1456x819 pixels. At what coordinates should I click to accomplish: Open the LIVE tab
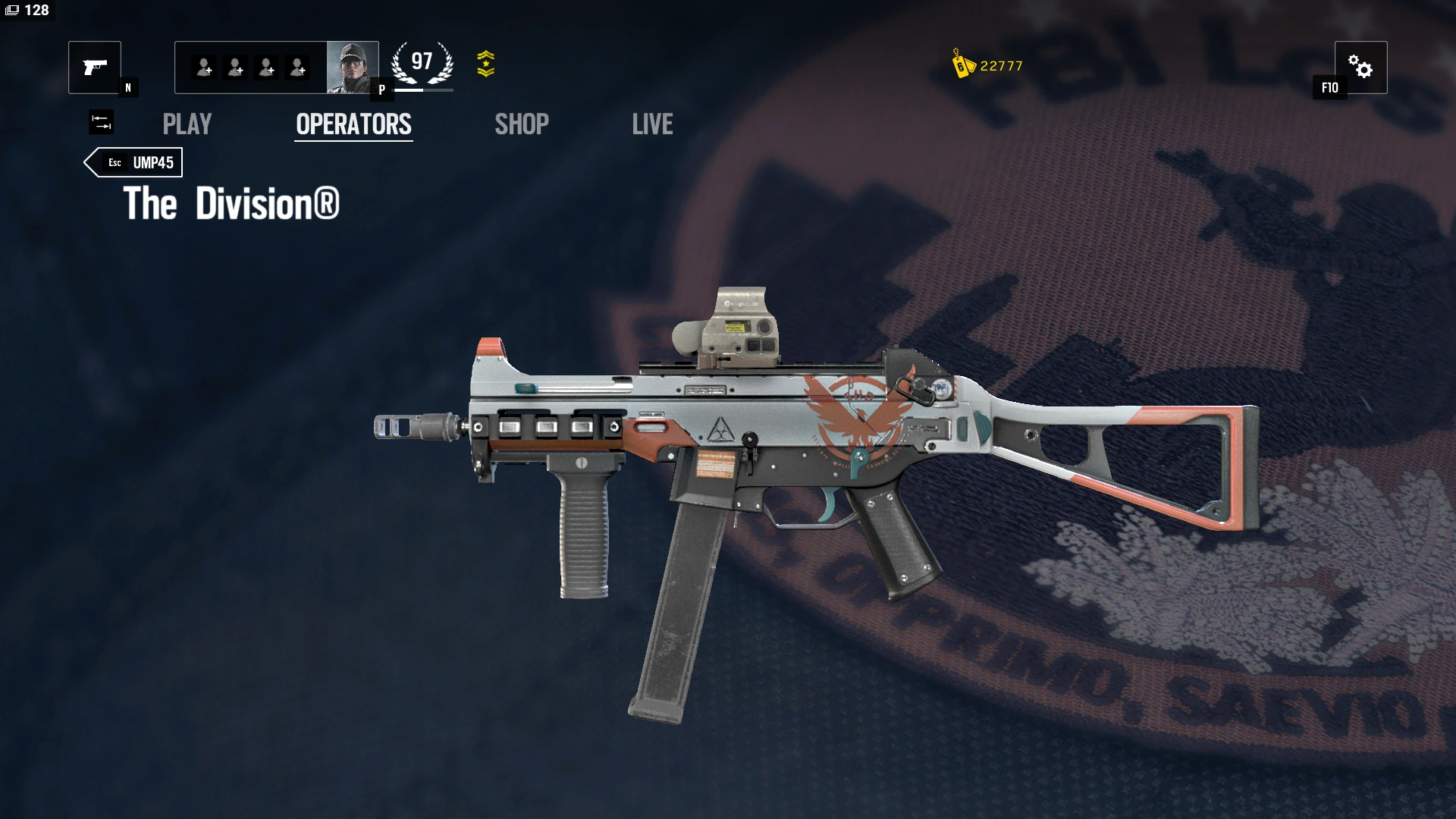click(652, 124)
